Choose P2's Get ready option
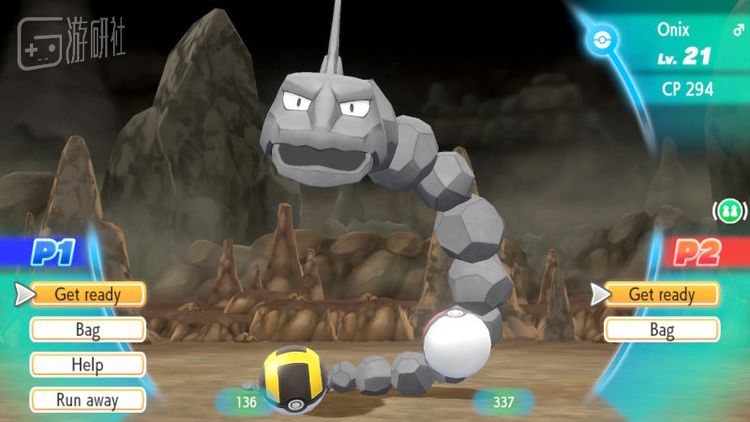The height and width of the screenshot is (422, 750). tap(661, 294)
